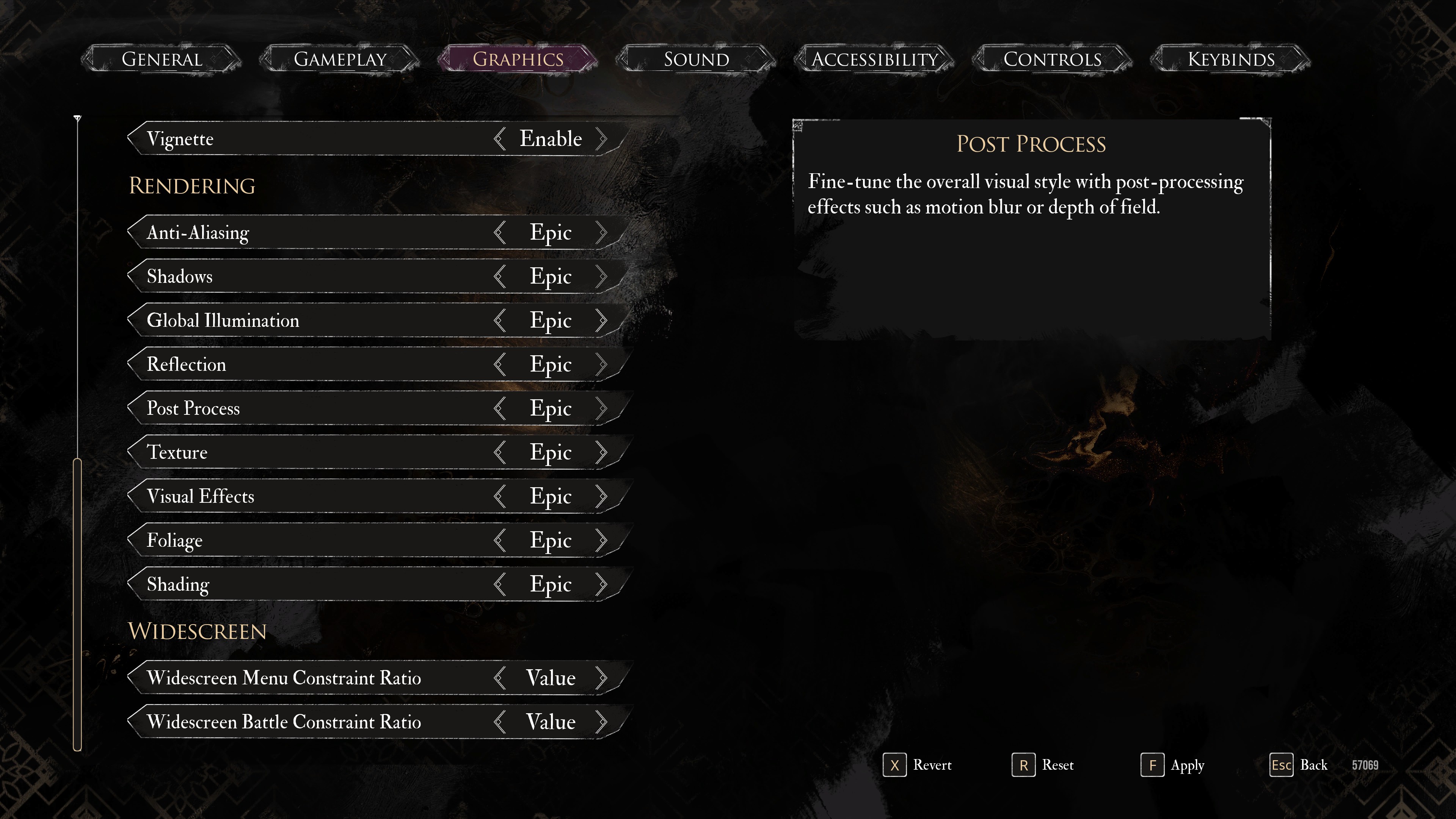Click the Visual Effects left arrow
Screen dimensions: 1456x819
[500, 496]
